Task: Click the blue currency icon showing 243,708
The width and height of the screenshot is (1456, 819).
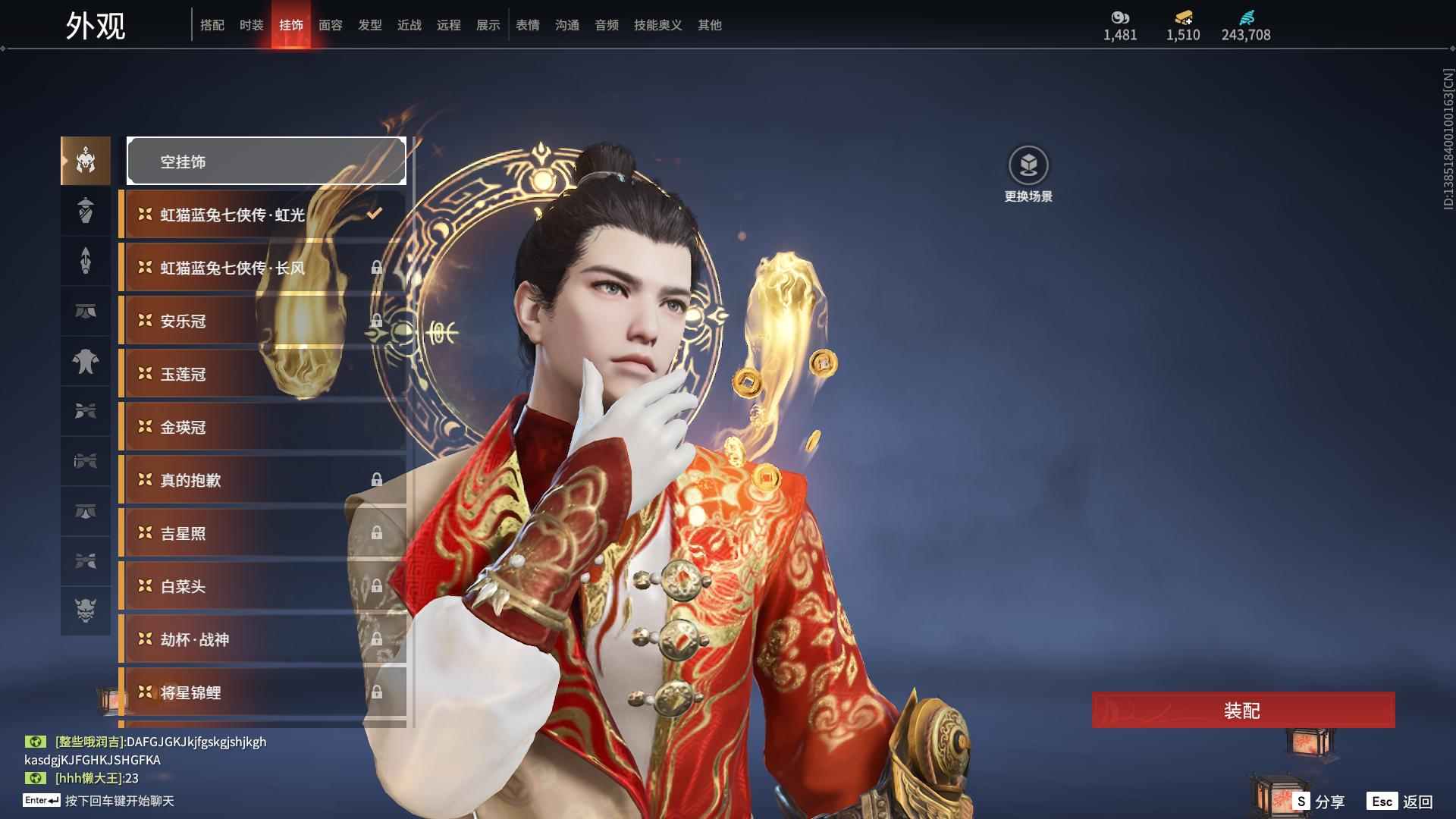Action: 1246,17
